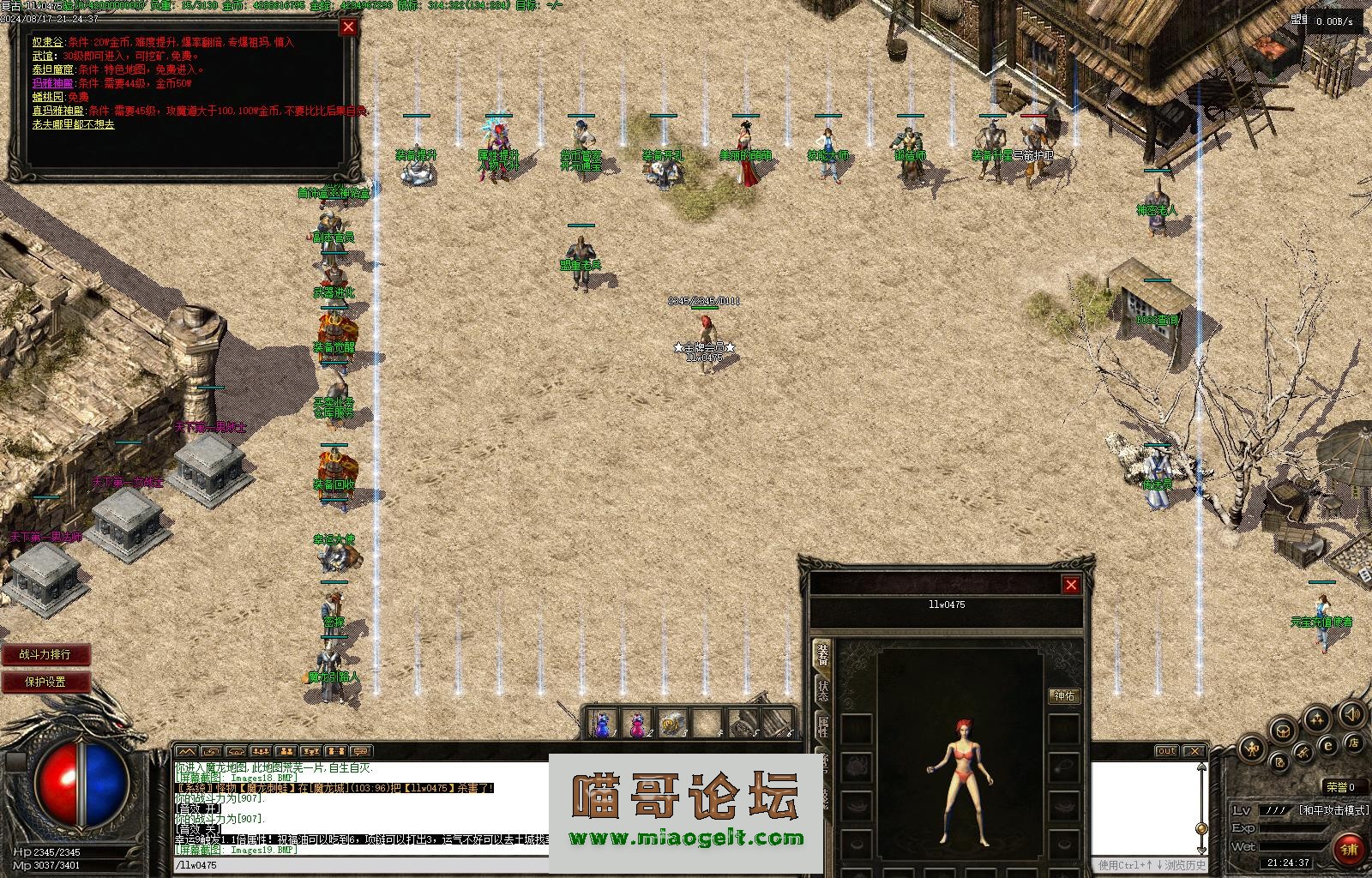Viewport: 1372px width, 878px height.
Task: Close the teleport destination dialog
Action: click(x=348, y=27)
